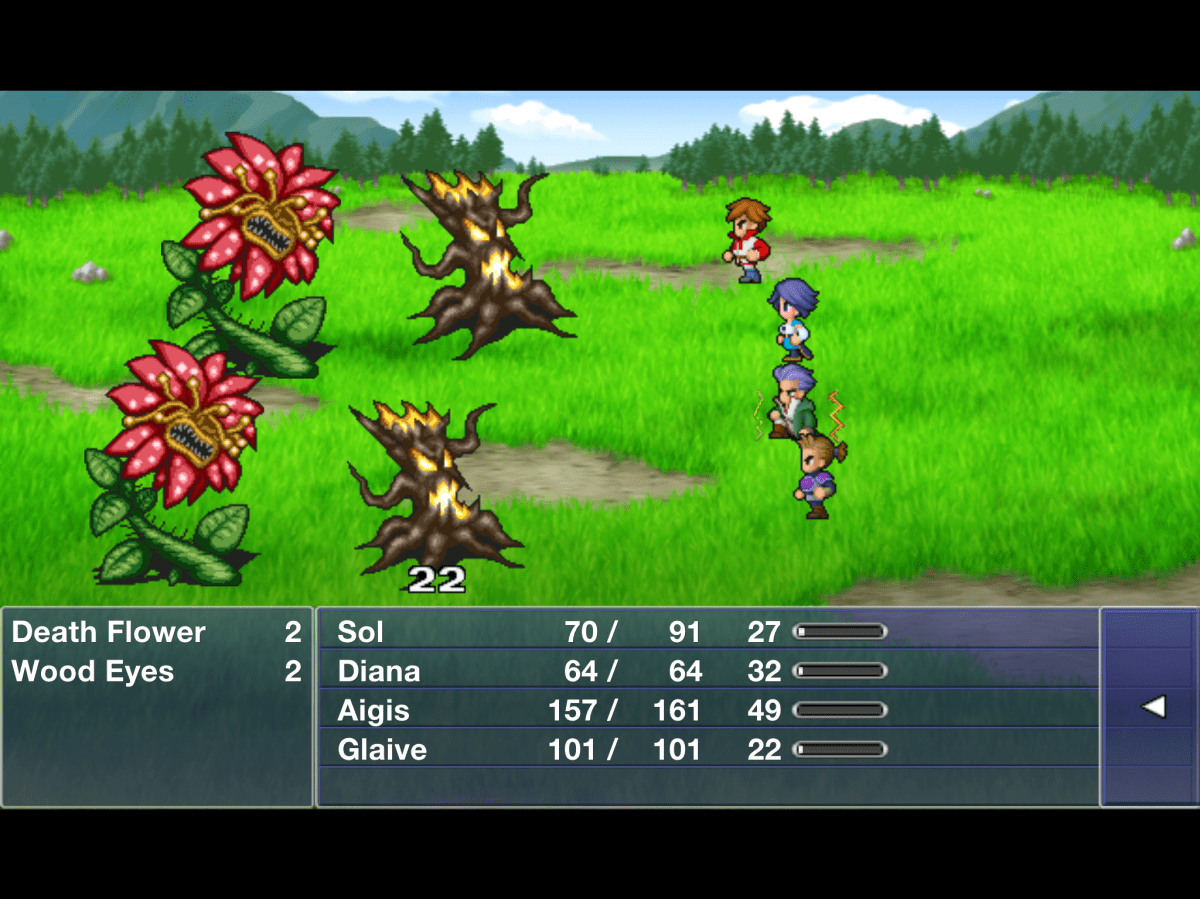Tap the white back arrow button
This screenshot has width=1200, height=899.
tap(1153, 707)
